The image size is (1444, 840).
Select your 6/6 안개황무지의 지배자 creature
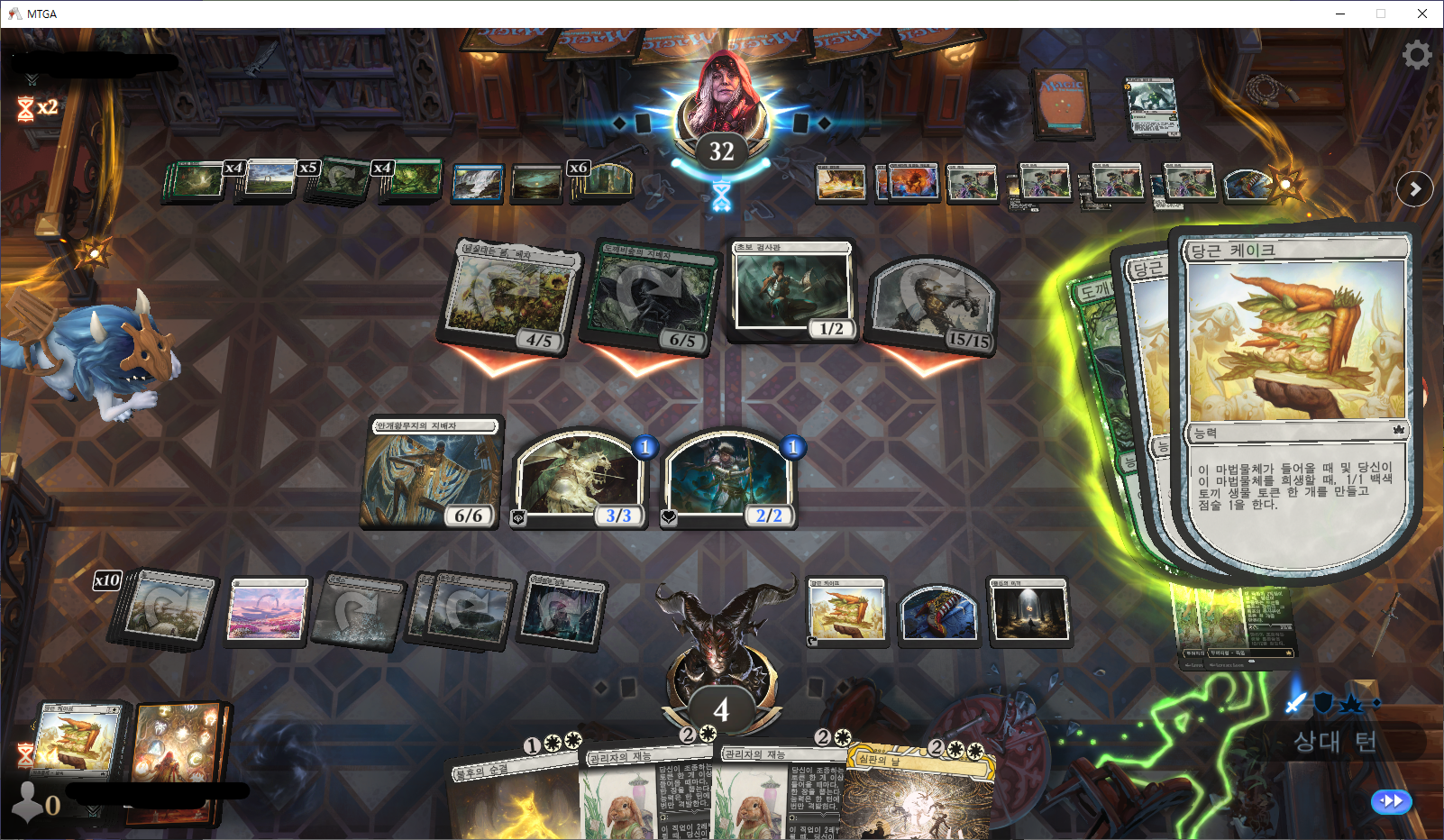coord(432,473)
